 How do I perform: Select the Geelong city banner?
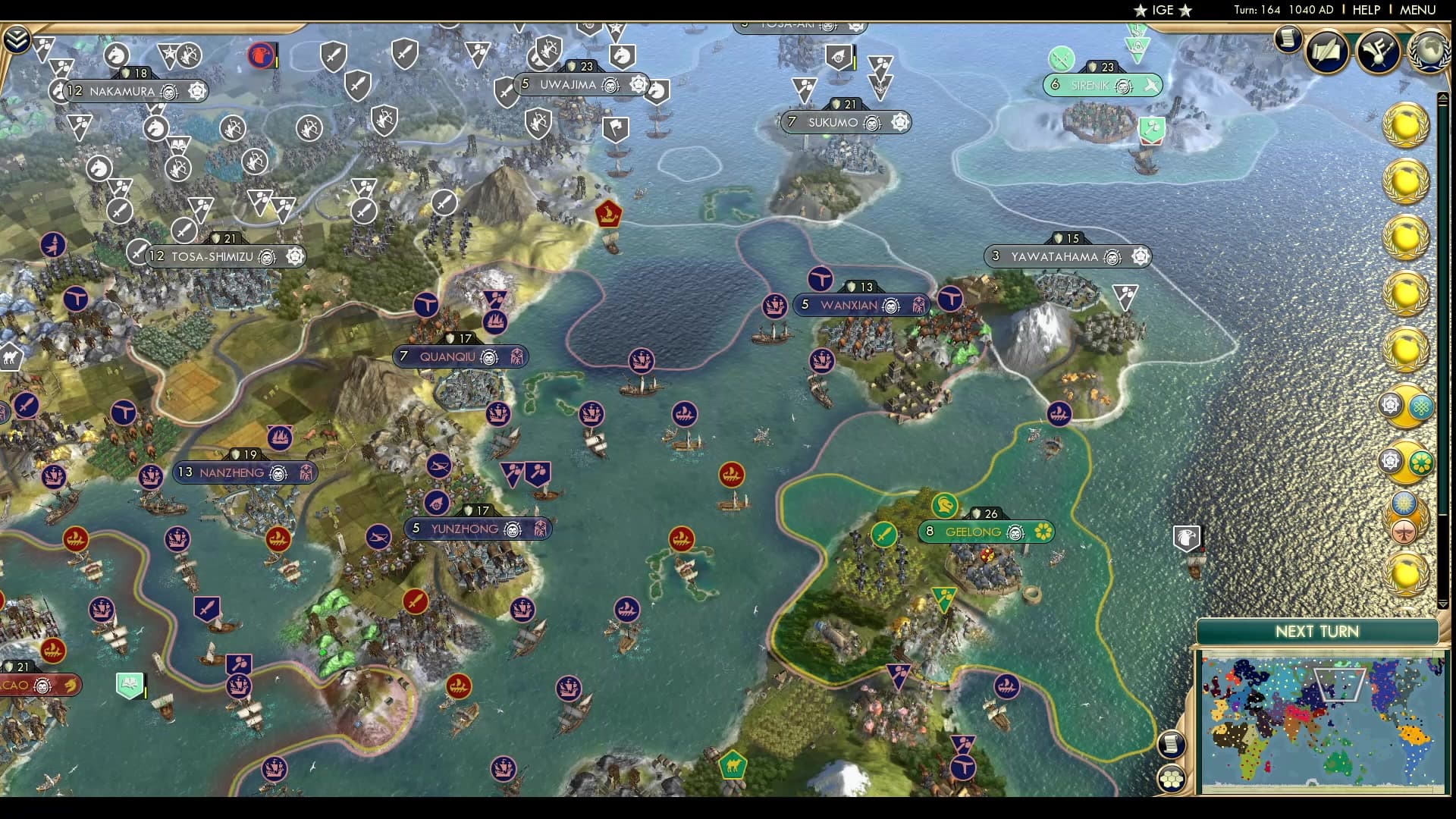coord(975,532)
